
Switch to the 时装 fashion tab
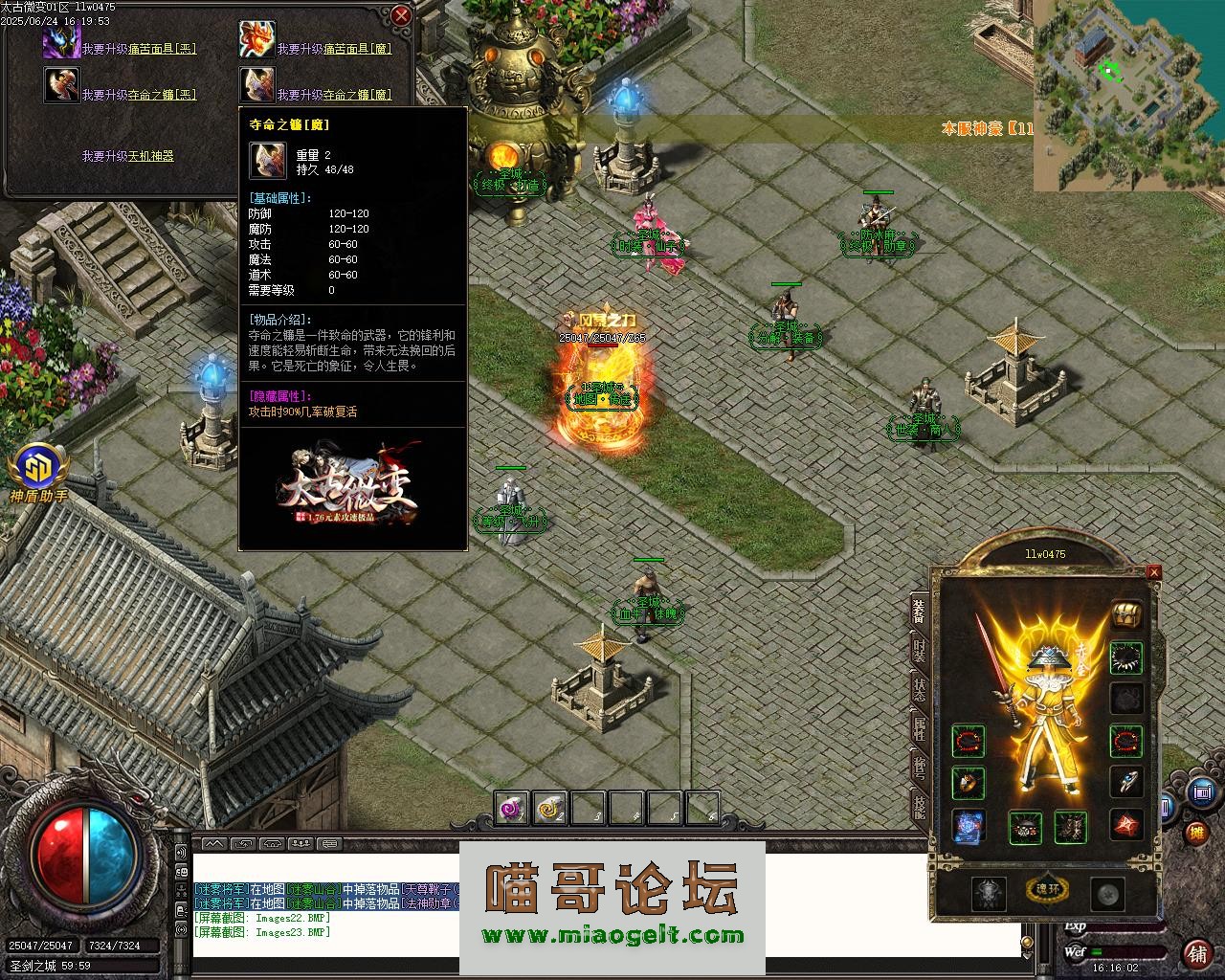[919, 654]
